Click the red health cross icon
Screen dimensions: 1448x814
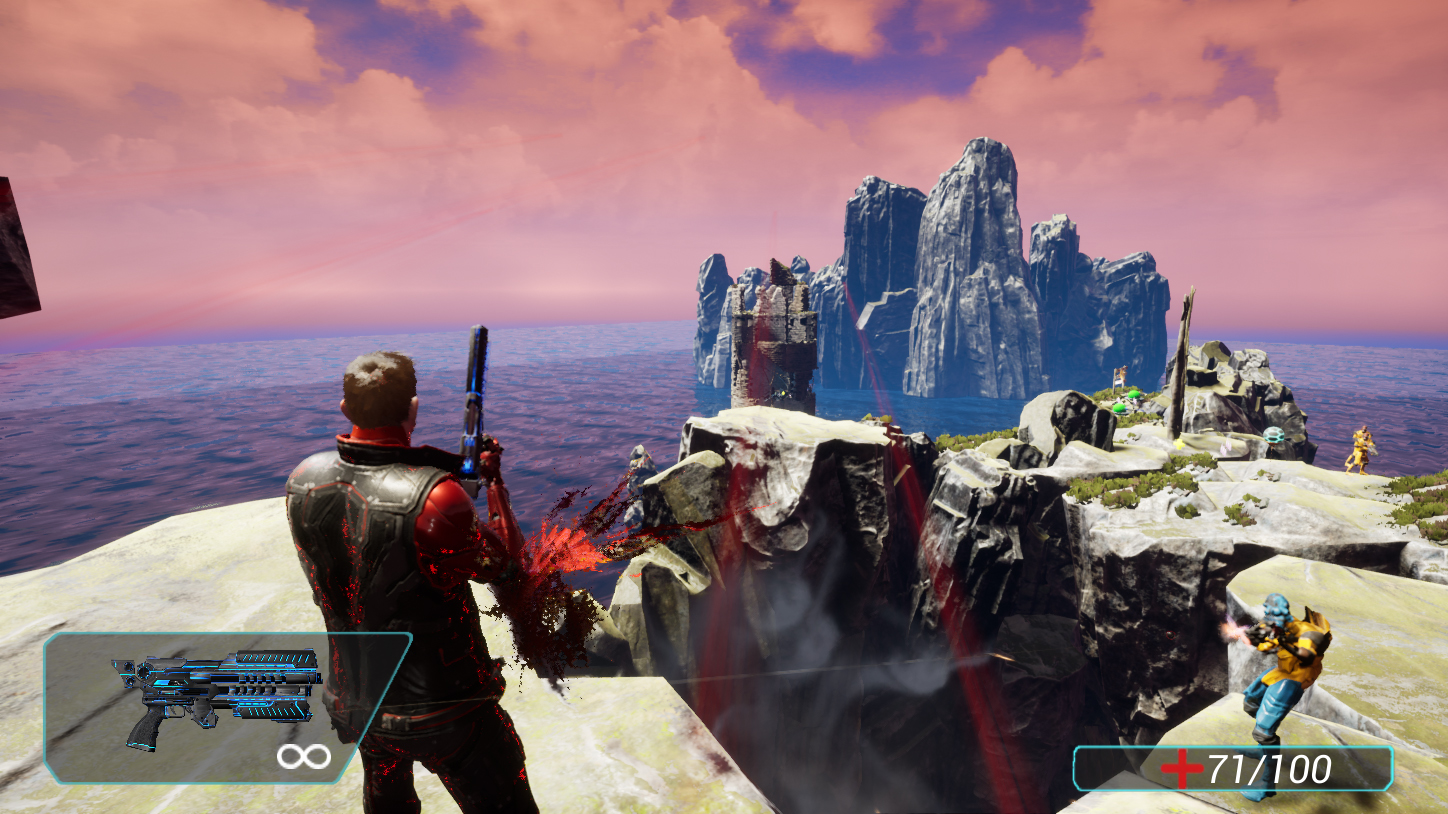coord(1184,766)
